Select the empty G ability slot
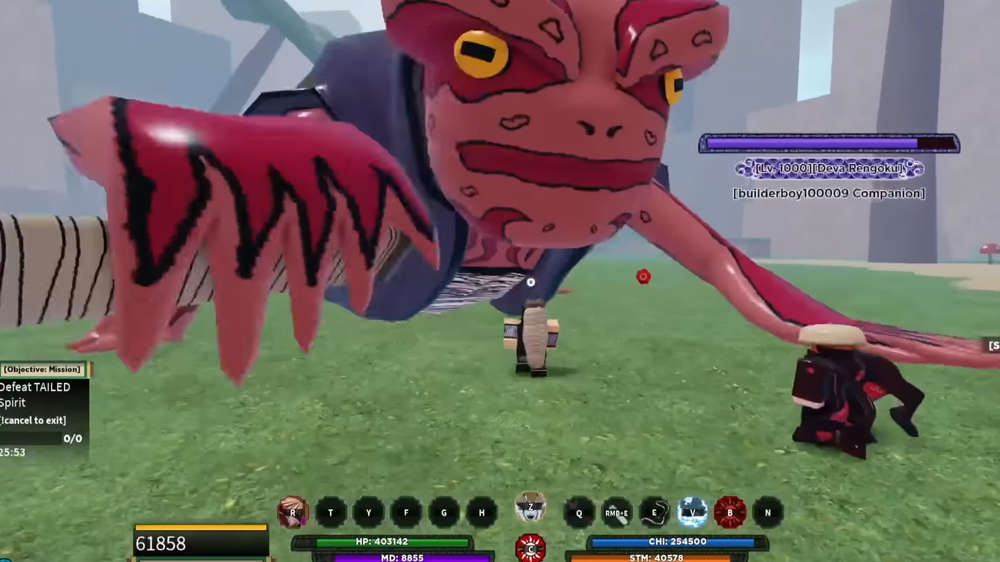This screenshot has width=1000, height=562. tap(444, 512)
